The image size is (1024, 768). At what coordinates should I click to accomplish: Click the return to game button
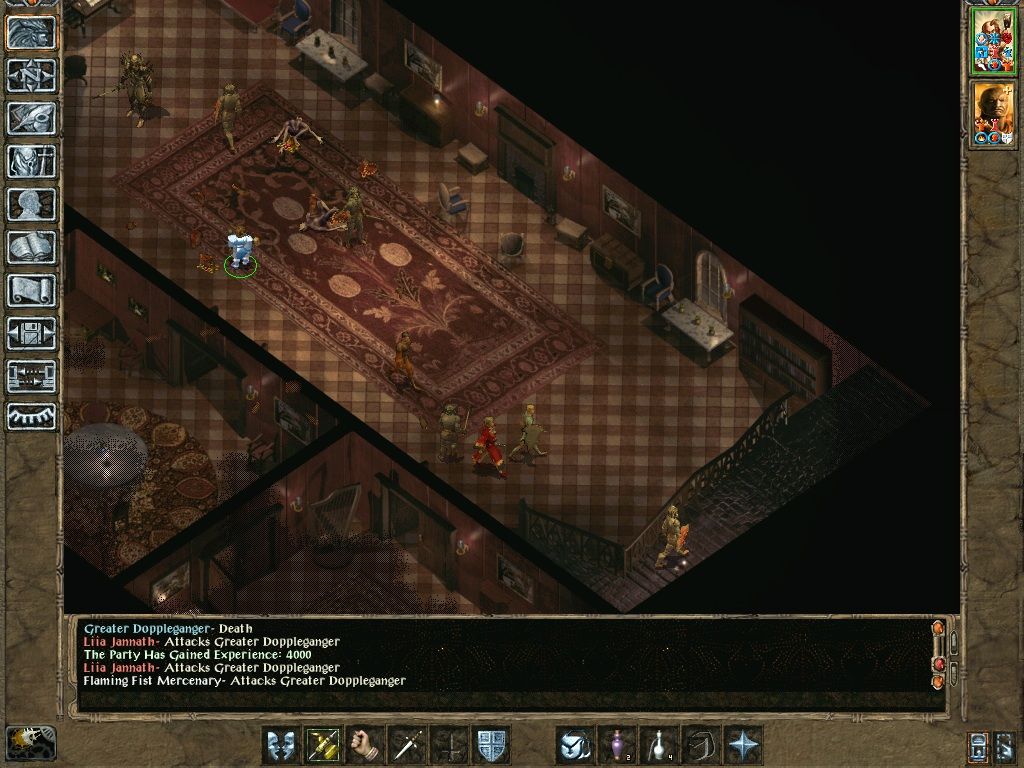[x=32, y=32]
